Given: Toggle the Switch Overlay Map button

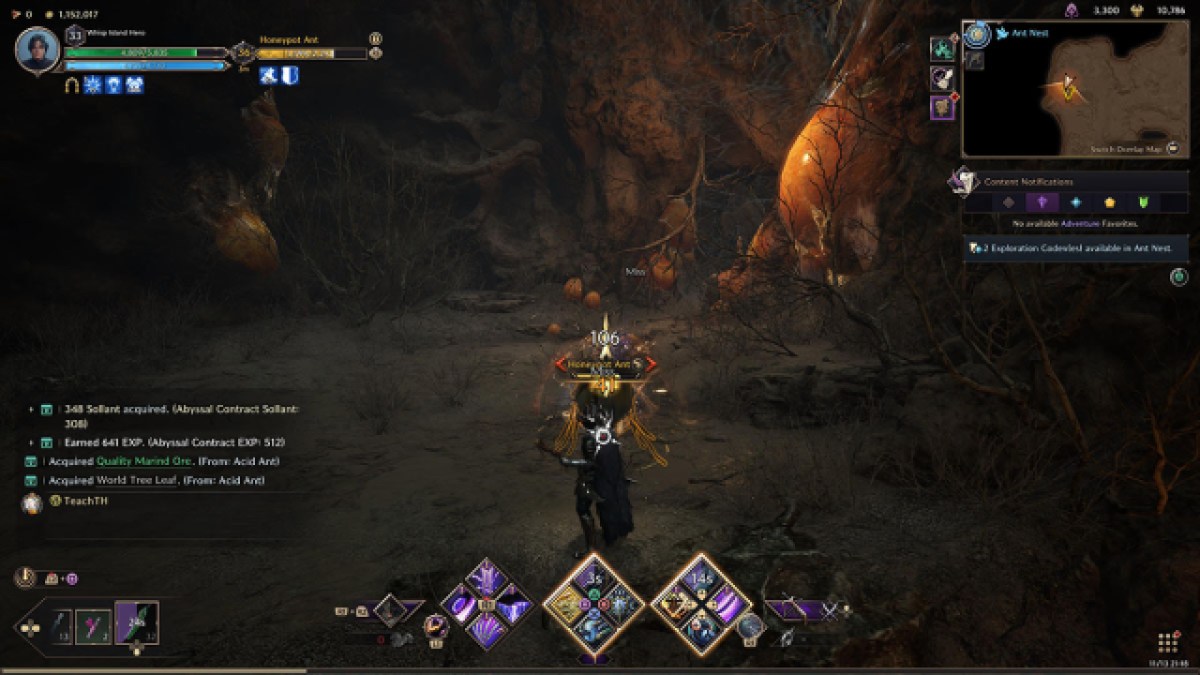Looking at the screenshot, I should click(x=1171, y=148).
